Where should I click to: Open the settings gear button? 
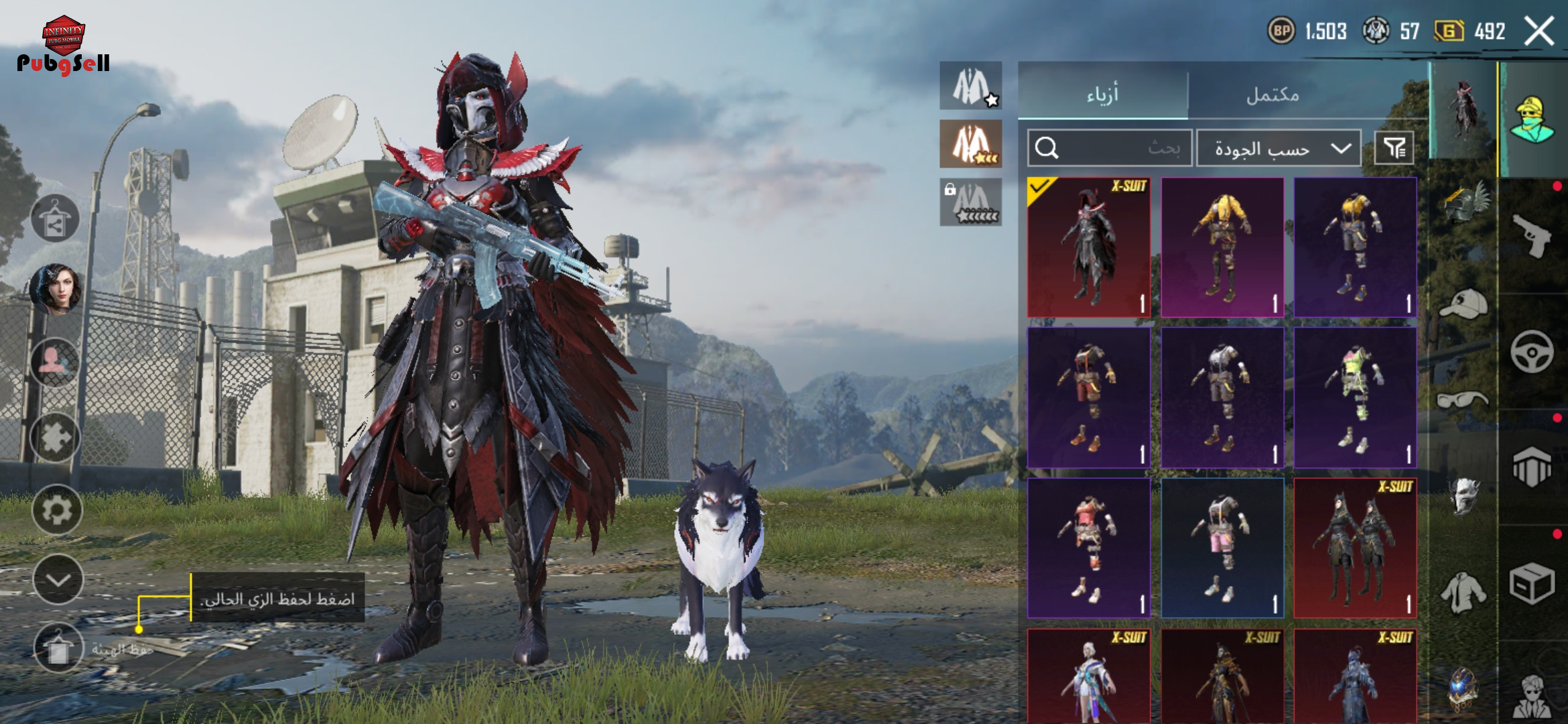[x=57, y=510]
